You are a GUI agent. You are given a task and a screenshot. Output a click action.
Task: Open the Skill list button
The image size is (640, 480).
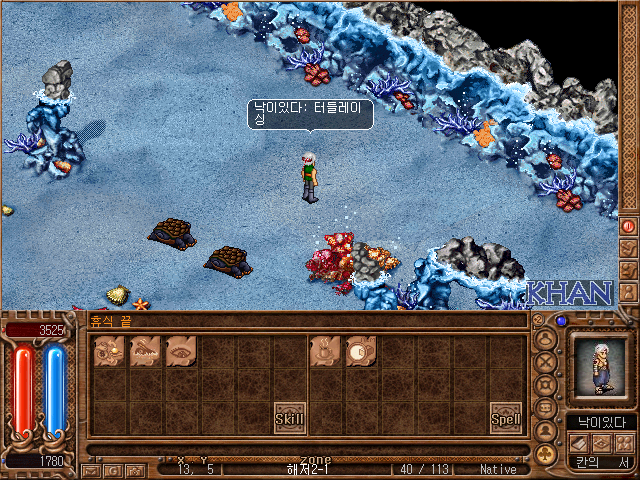pyautogui.click(x=289, y=417)
